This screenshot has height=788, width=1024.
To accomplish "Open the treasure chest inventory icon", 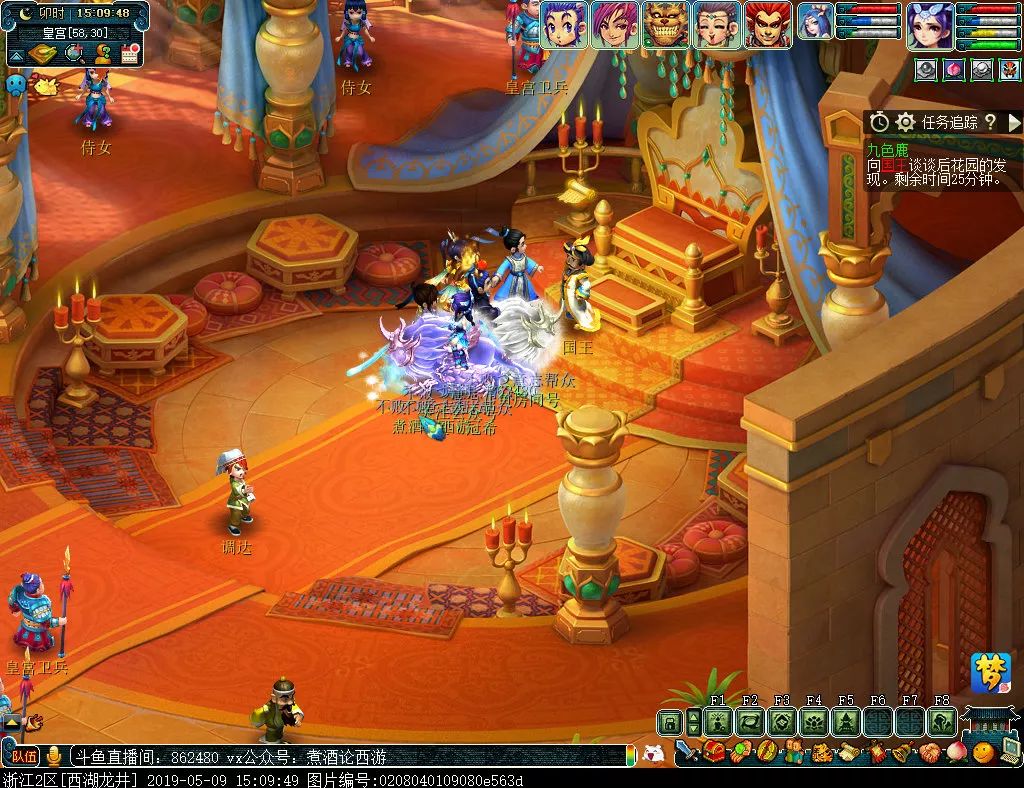I will click(x=714, y=752).
